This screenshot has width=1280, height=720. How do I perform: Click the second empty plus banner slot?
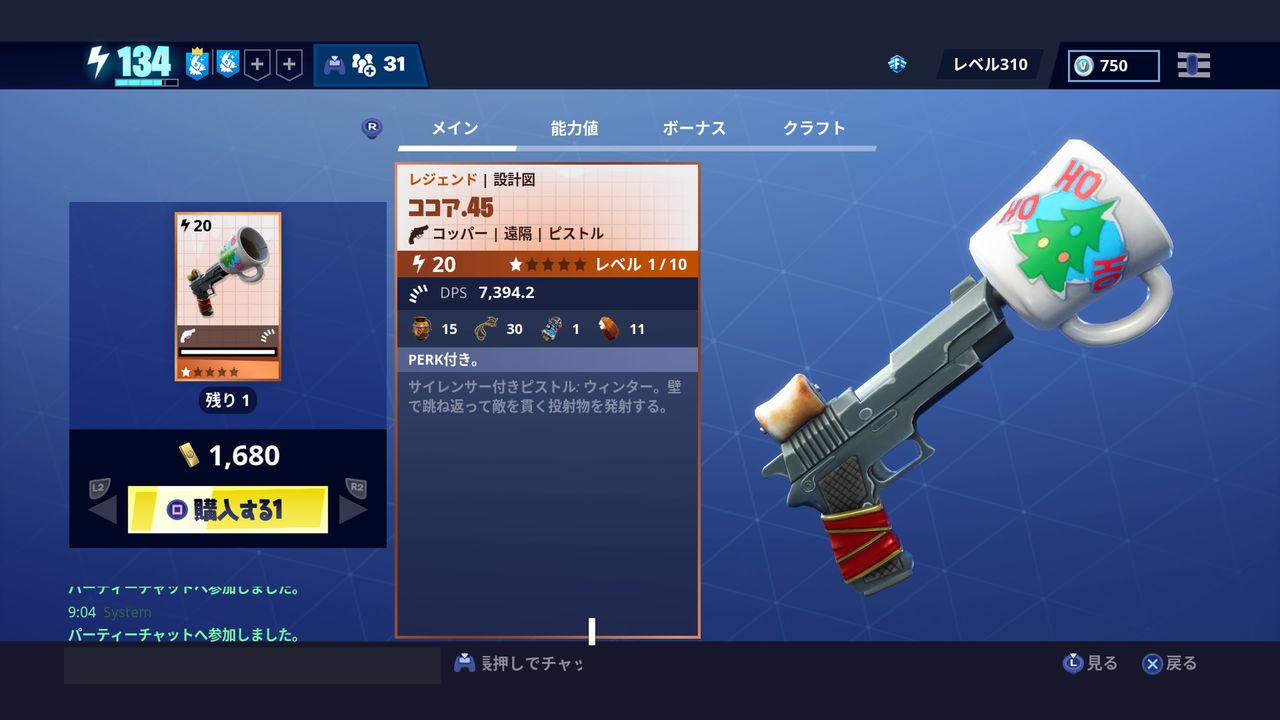[290, 62]
